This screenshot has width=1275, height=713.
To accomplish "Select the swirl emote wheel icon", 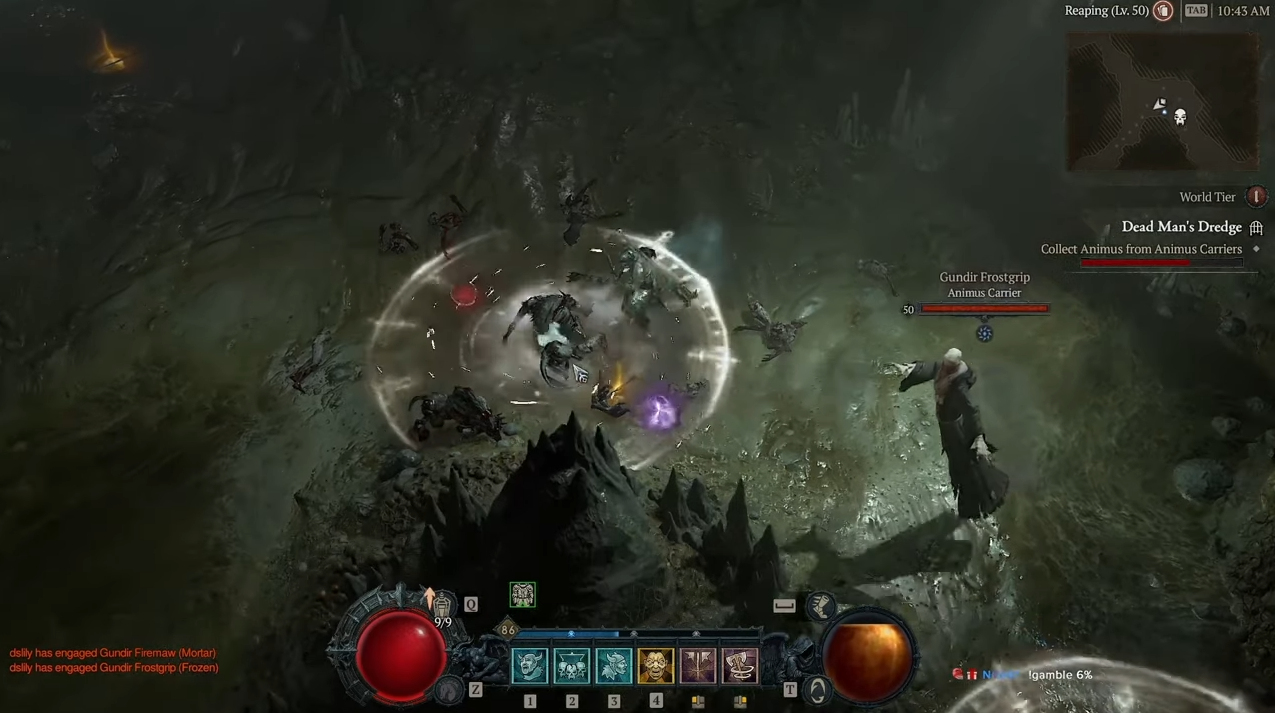I will tap(818, 690).
